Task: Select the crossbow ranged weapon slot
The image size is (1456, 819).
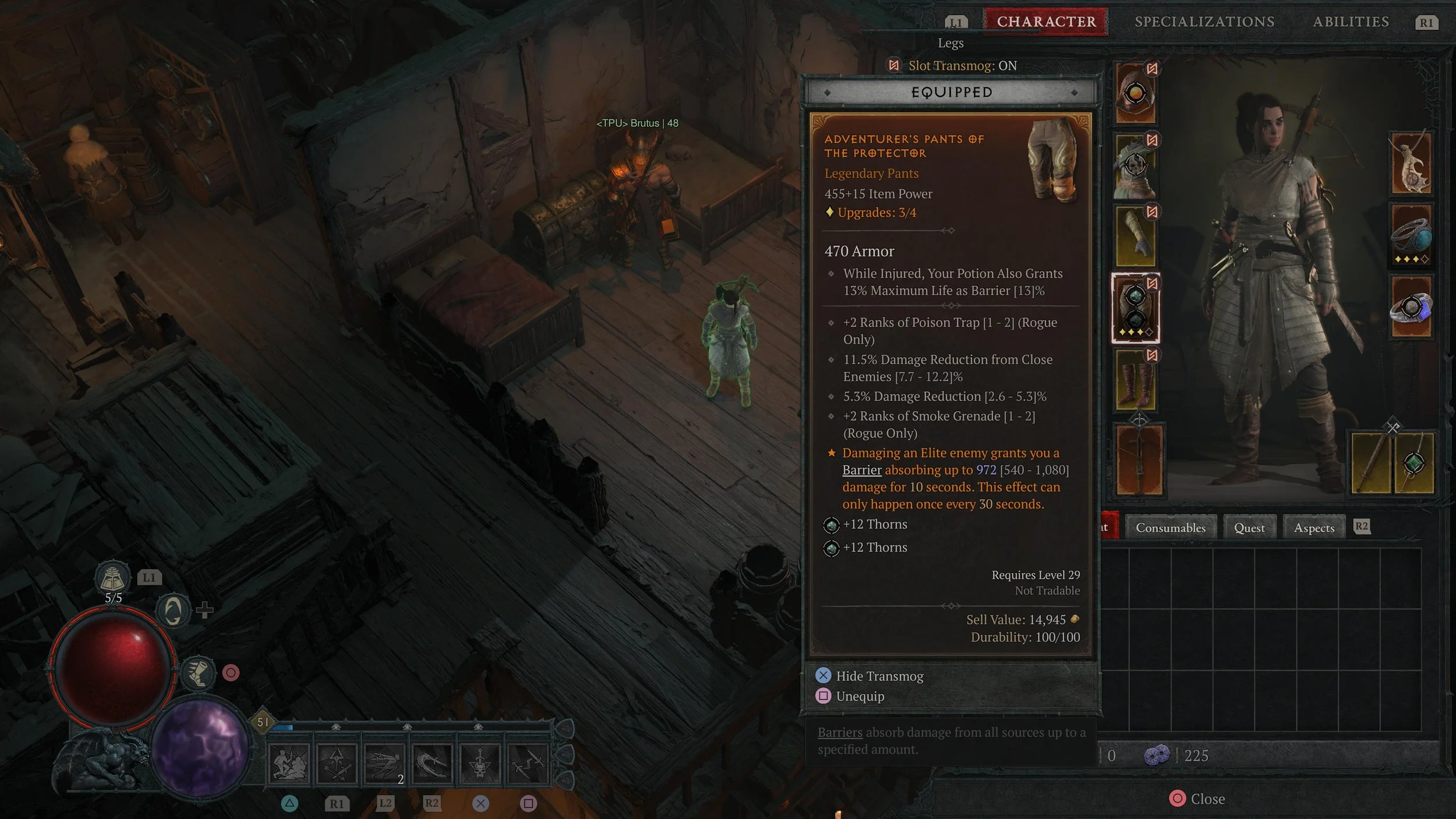Action: click(x=1139, y=460)
